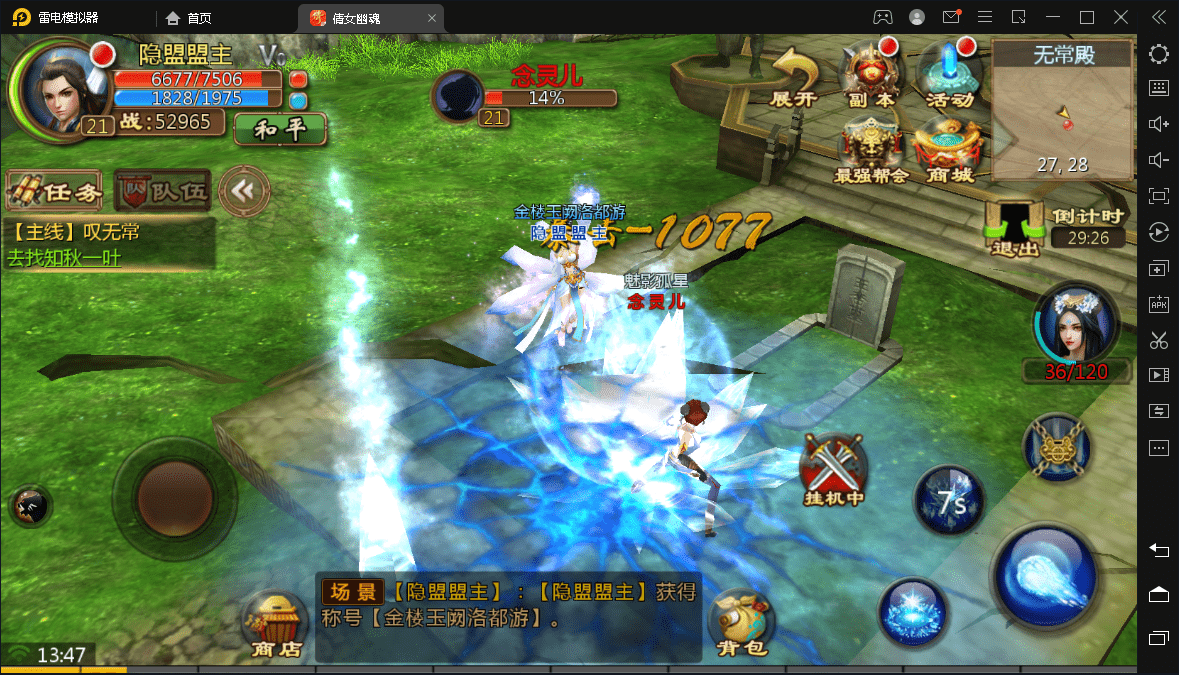Switch to the 任务 quest tab
Image resolution: width=1179 pixels, height=675 pixels.
pos(54,191)
